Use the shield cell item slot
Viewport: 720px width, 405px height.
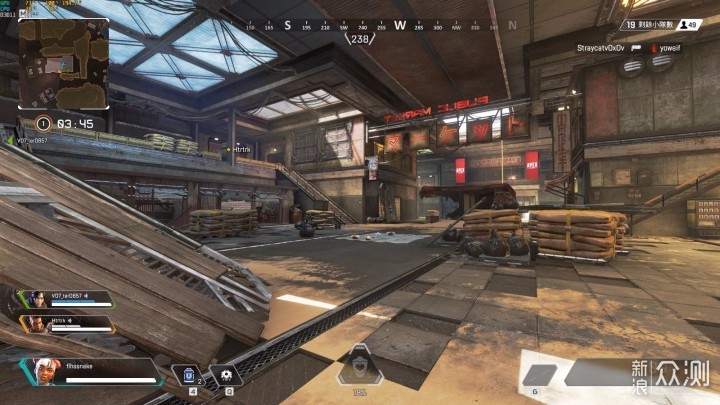coord(190,375)
